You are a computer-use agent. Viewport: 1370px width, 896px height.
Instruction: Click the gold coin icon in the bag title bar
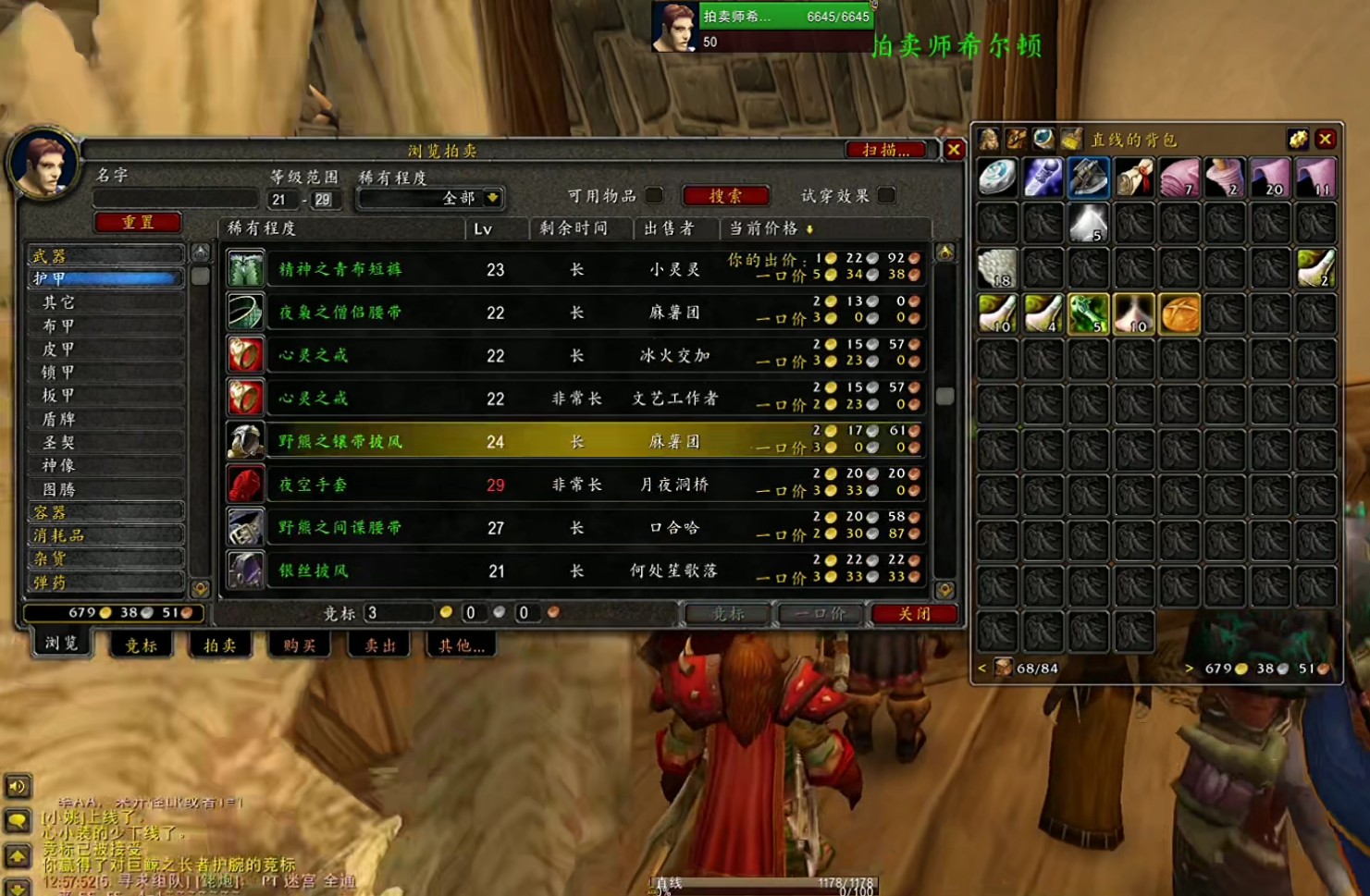(1299, 139)
